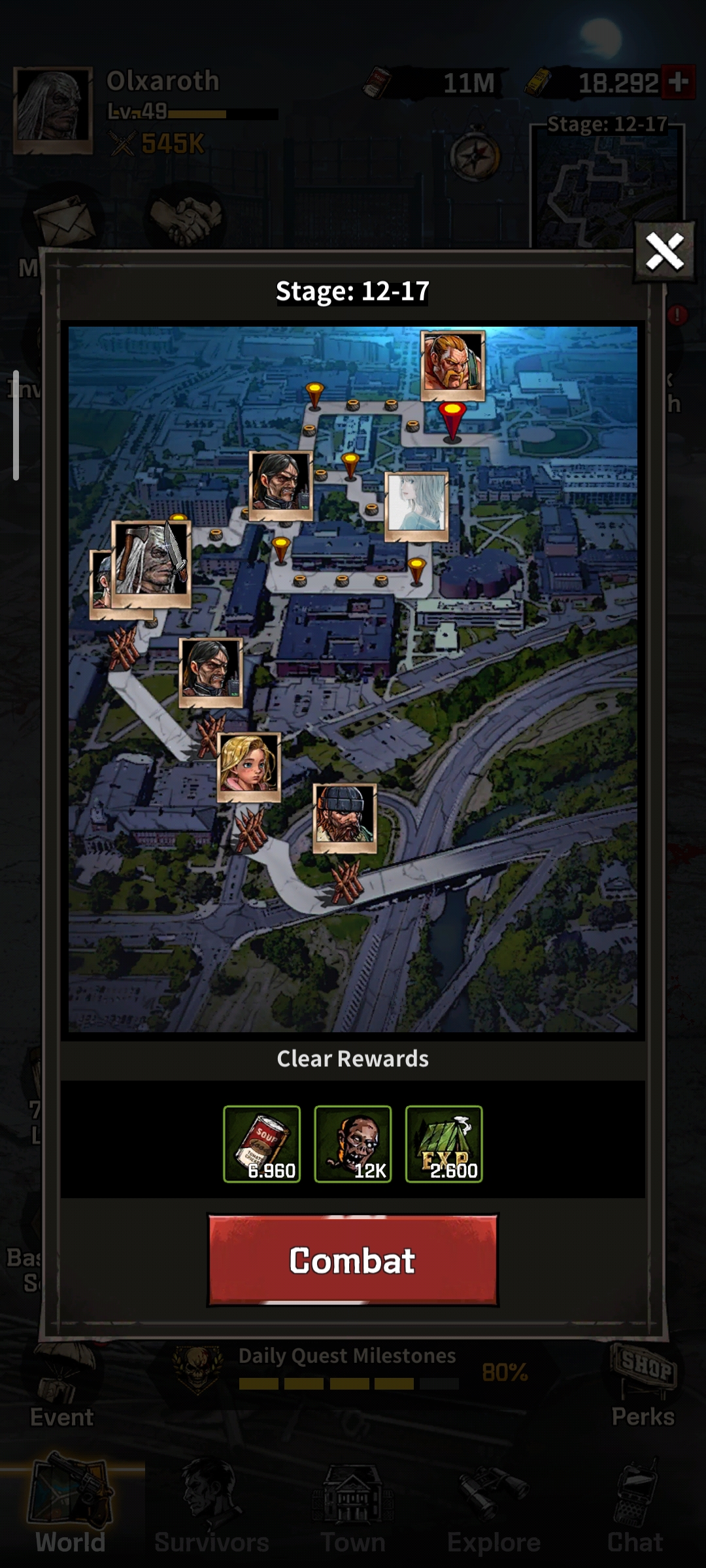Select the red-bearded boss portrait
The height and width of the screenshot is (1568, 706).
[452, 365]
